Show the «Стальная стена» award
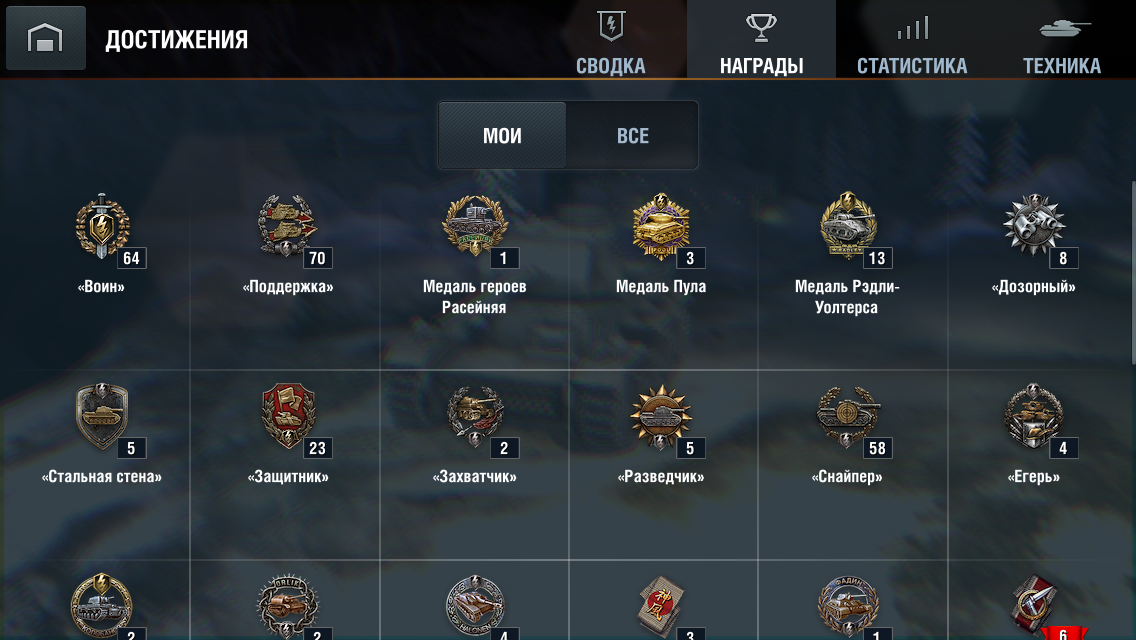The image size is (1136, 640). pos(102,418)
